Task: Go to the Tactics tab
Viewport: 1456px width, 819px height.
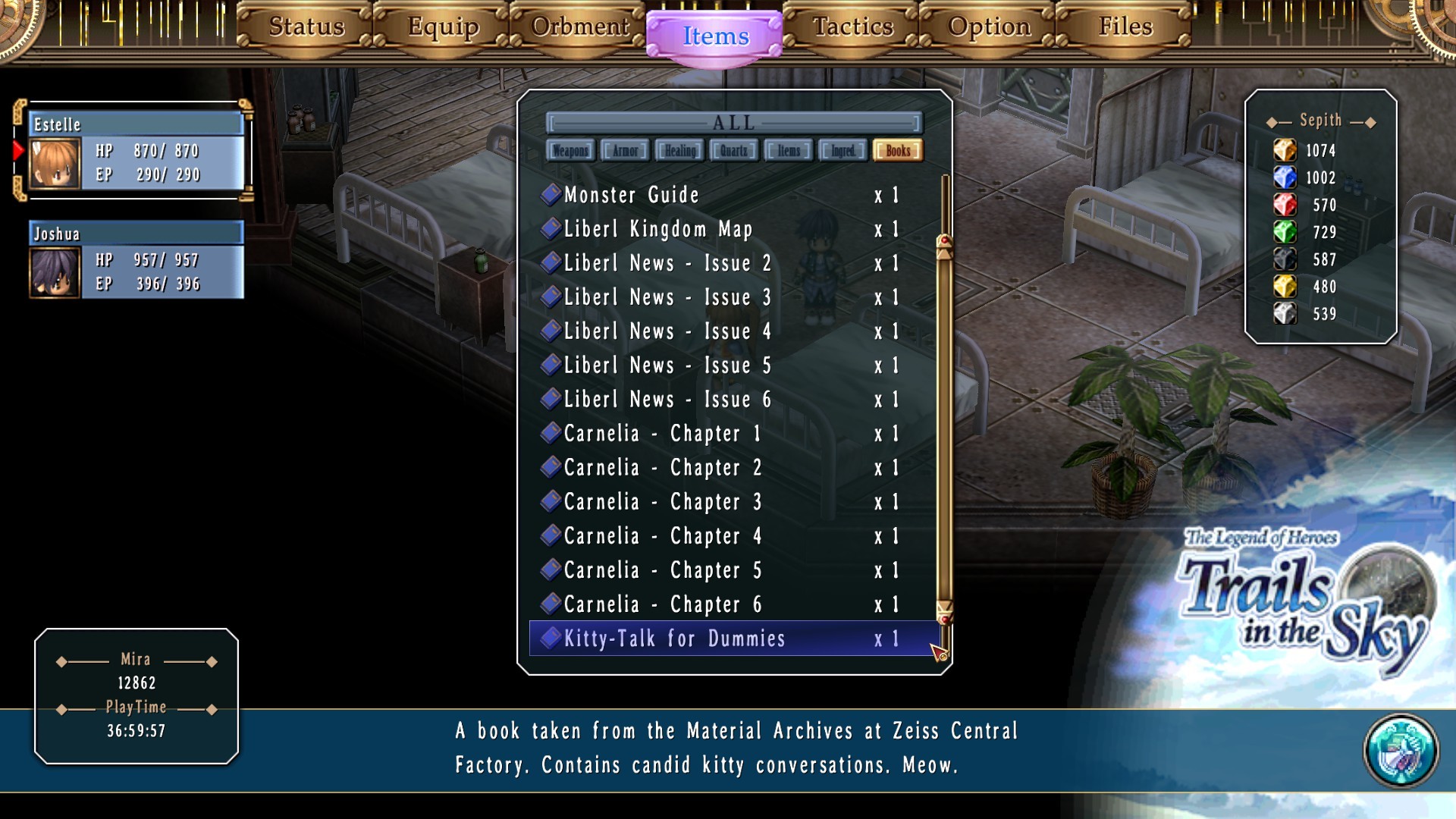Action: 852,27
